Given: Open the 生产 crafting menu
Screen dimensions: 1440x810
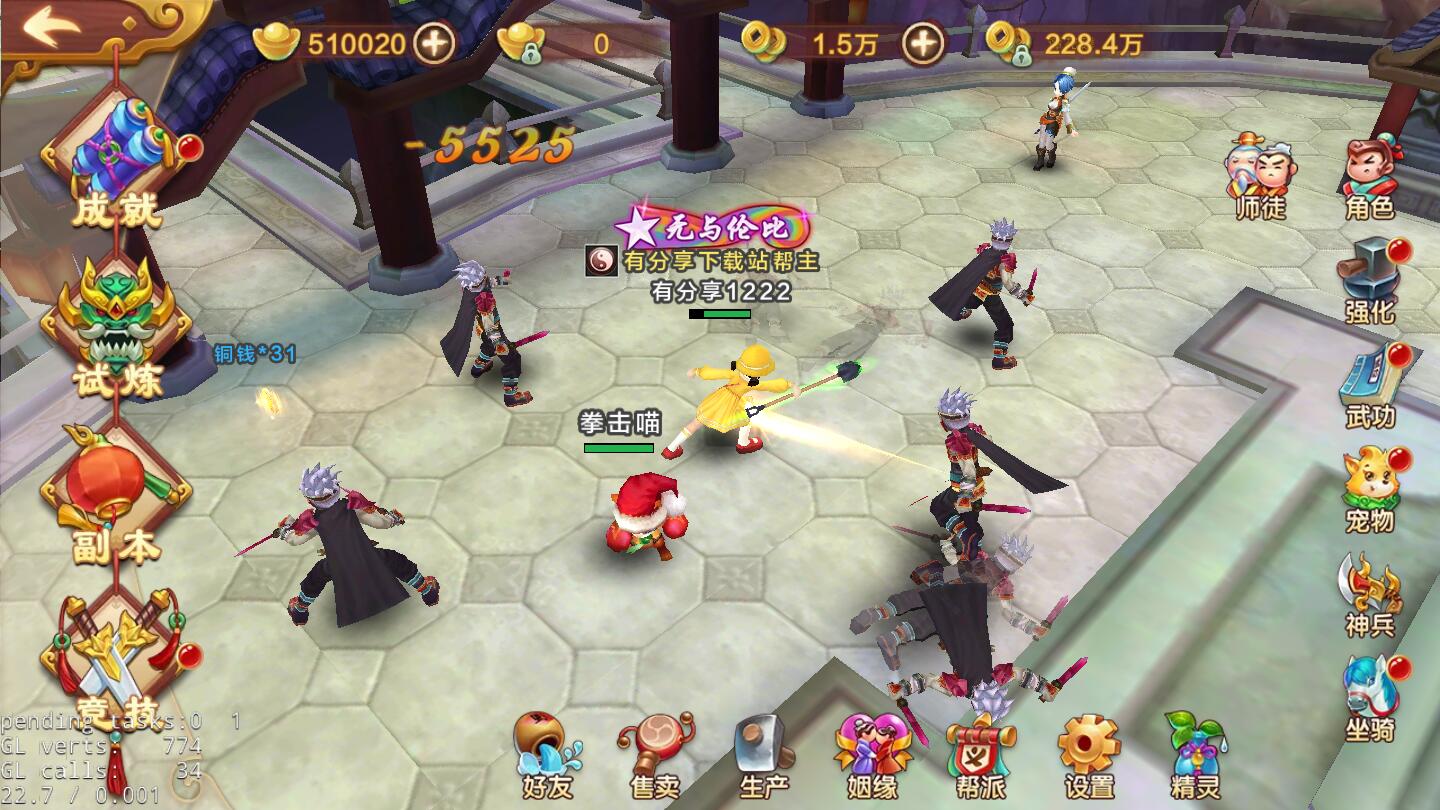Looking at the screenshot, I should 764,756.
